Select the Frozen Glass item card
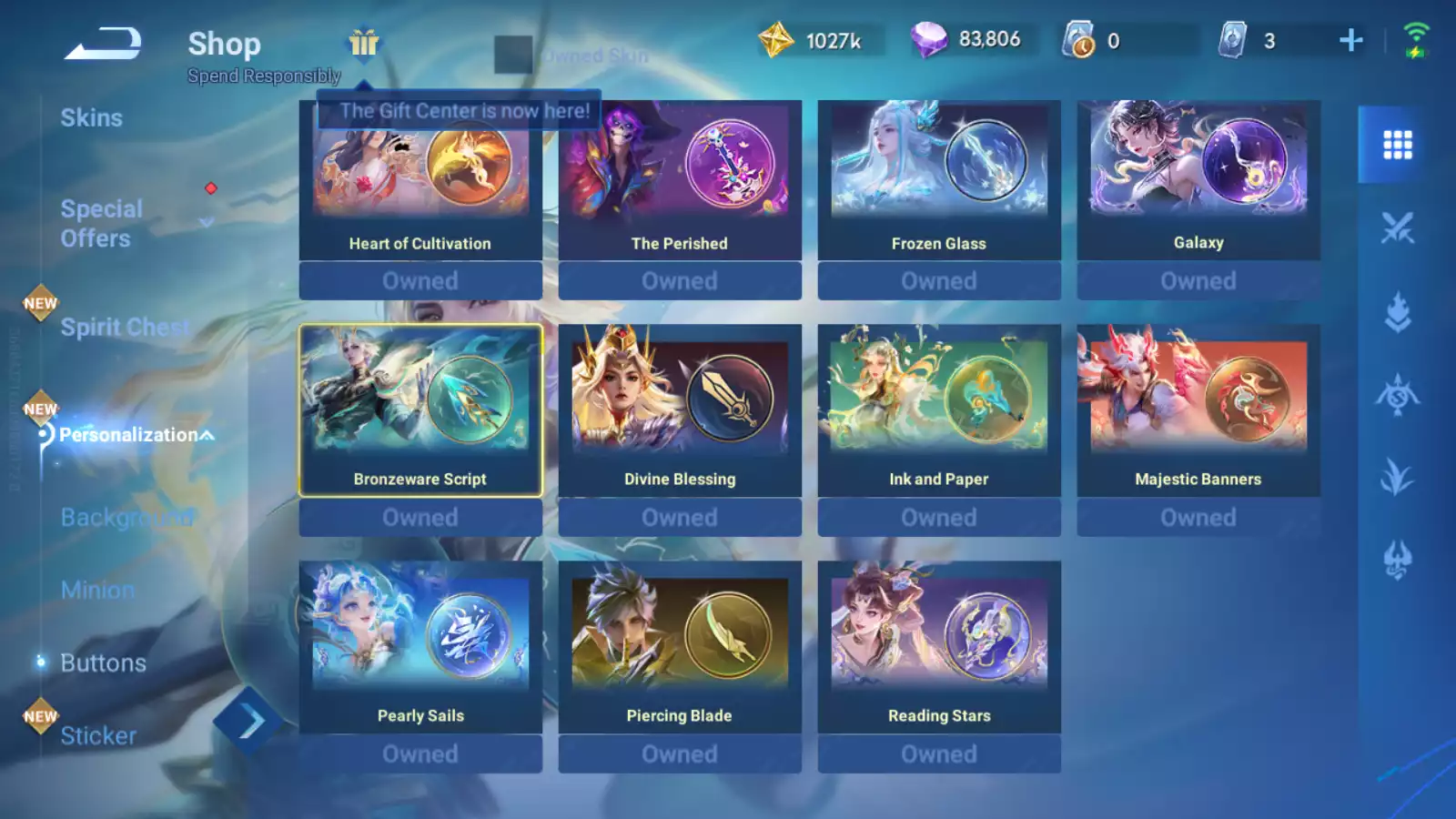Viewport: 1456px width, 819px height. tap(939, 182)
